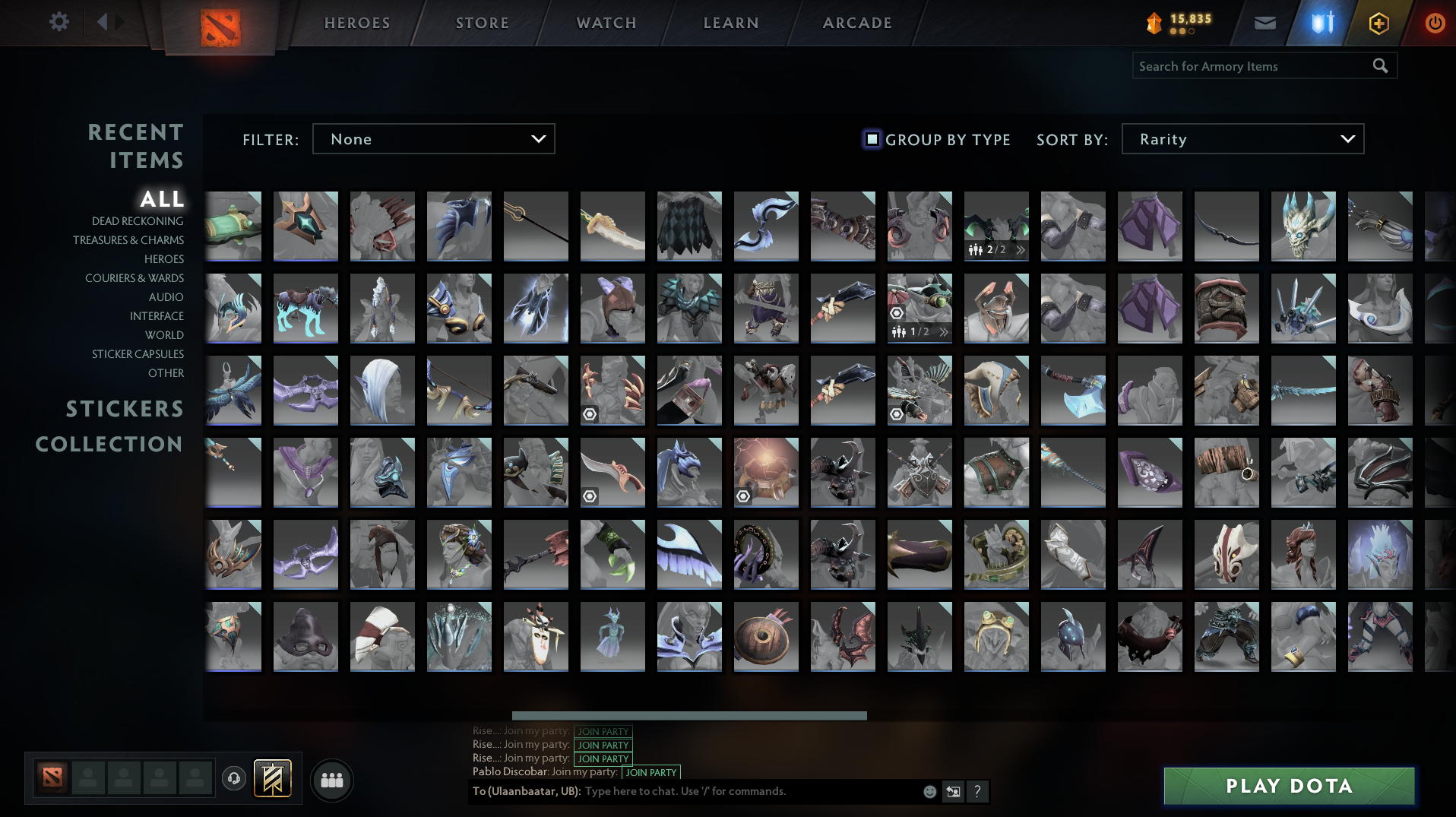
Task: Open the settings gear icon
Action: [59, 23]
